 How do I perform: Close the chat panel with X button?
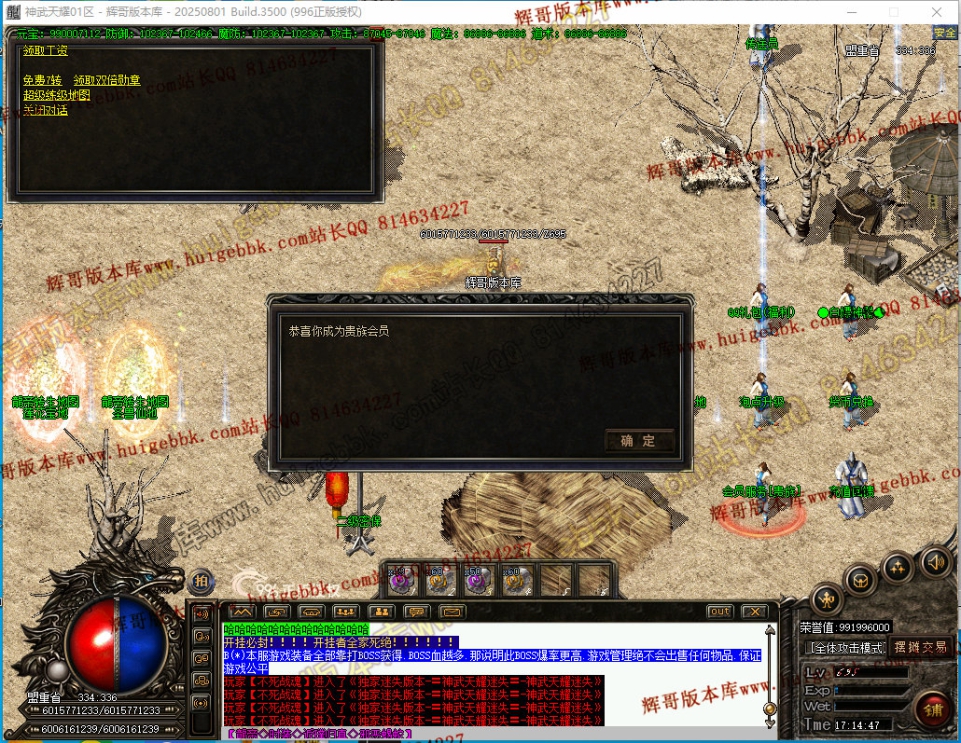(x=754, y=611)
